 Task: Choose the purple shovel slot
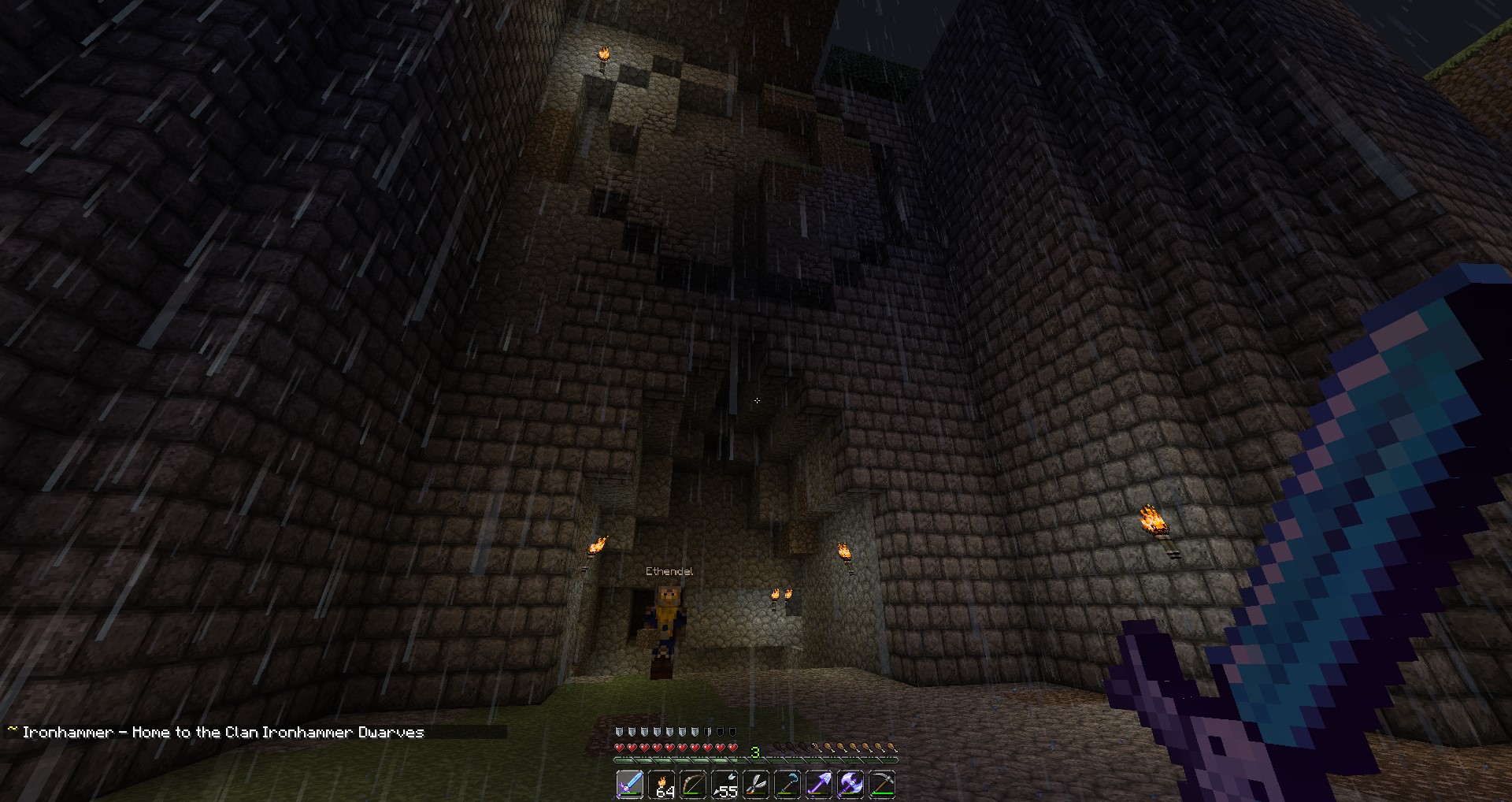tap(819, 785)
